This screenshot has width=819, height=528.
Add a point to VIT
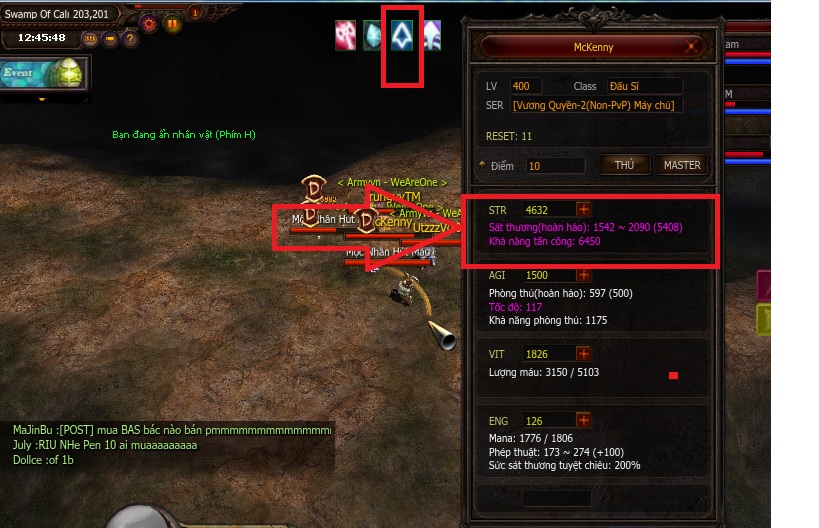584,354
